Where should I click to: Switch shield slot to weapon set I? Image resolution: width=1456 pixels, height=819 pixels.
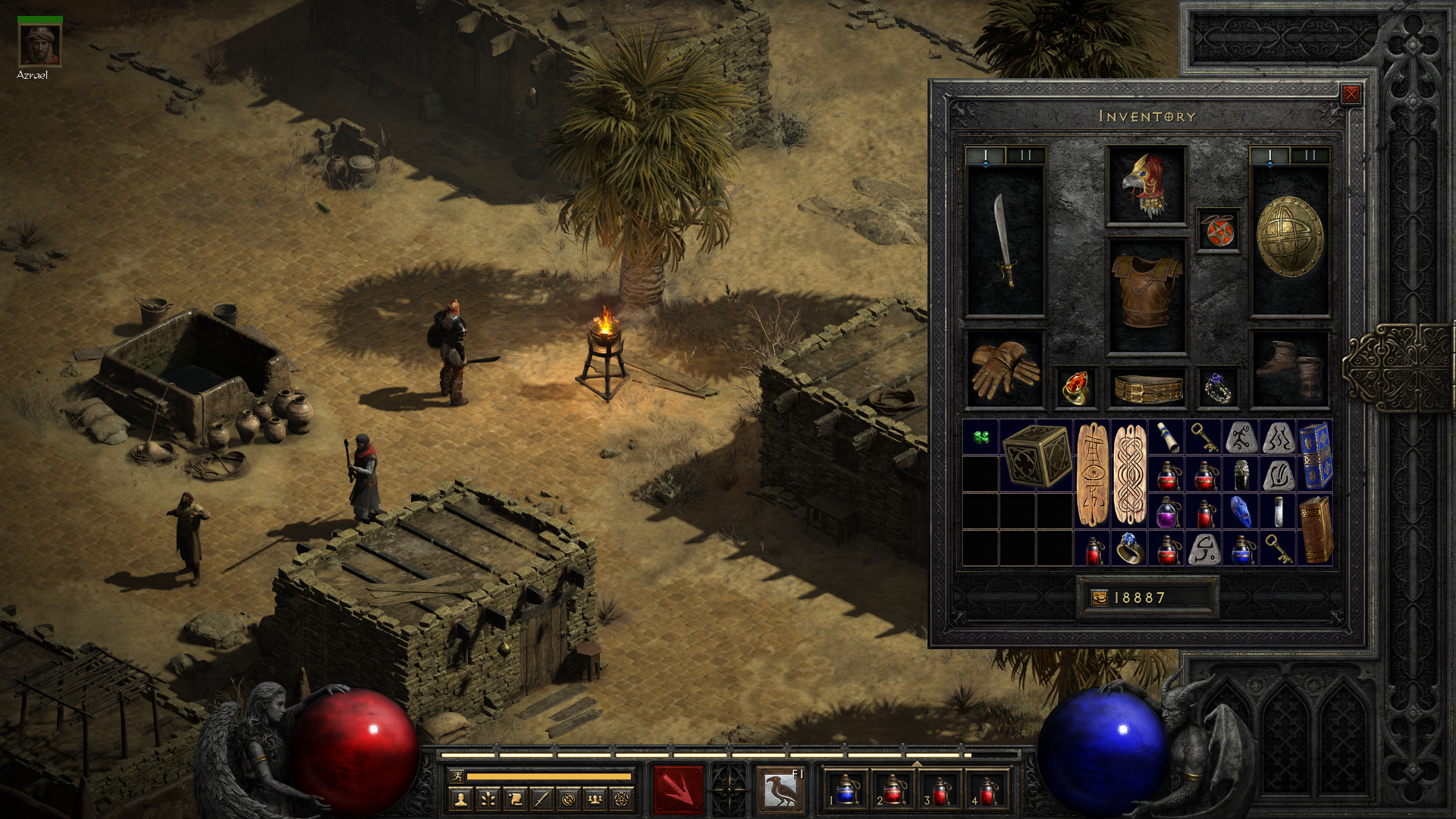[x=1269, y=155]
